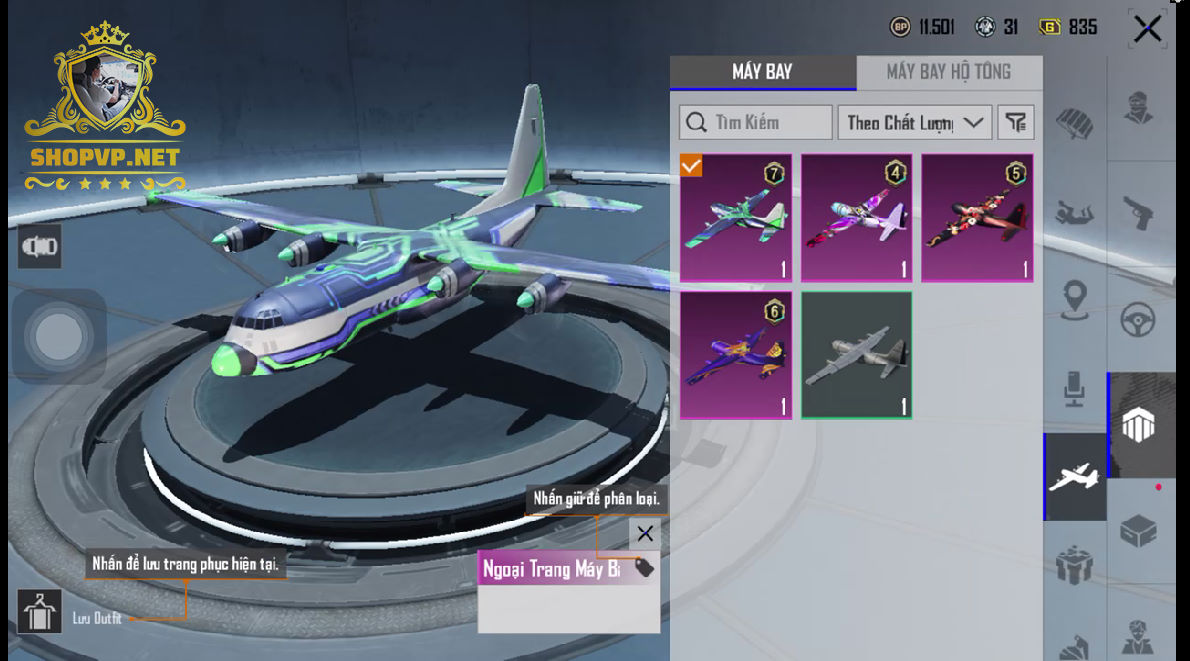This screenshot has width=1190, height=661.
Task: Show the steering wheel vehicle category
Action: point(1138,320)
